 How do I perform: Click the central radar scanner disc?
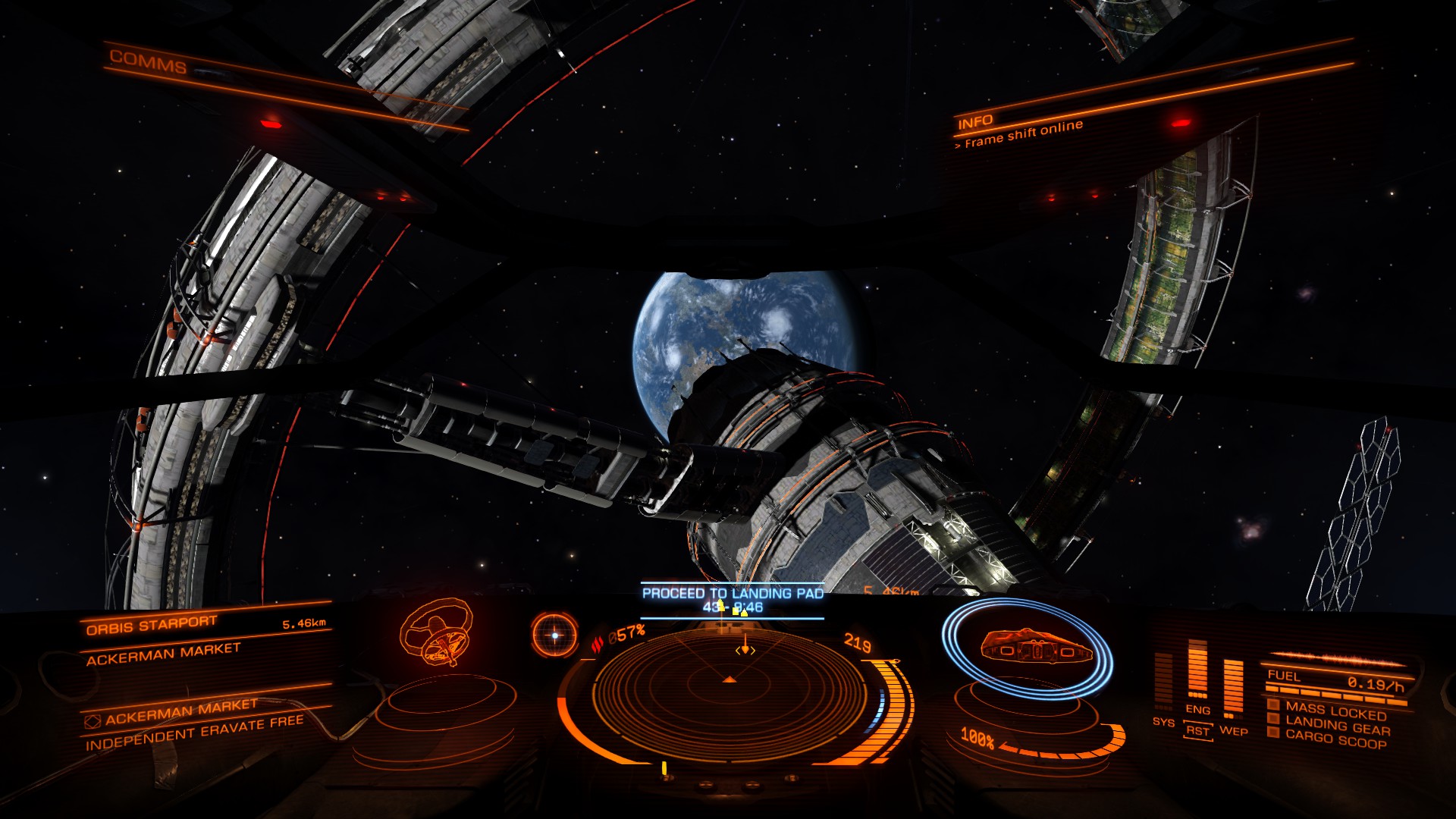729,682
